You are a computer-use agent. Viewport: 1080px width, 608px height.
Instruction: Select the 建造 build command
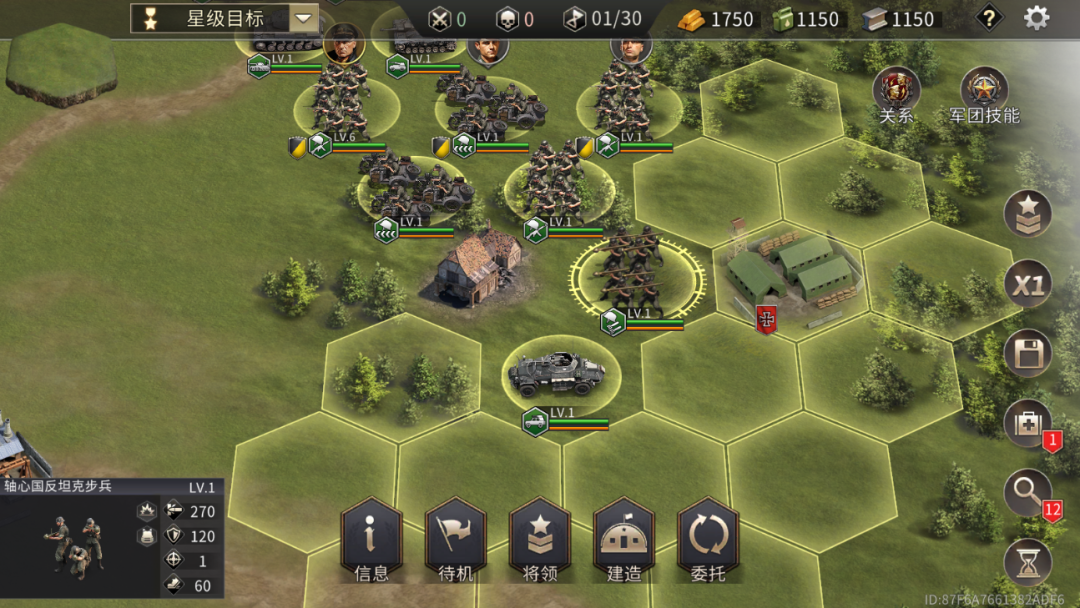[624, 540]
